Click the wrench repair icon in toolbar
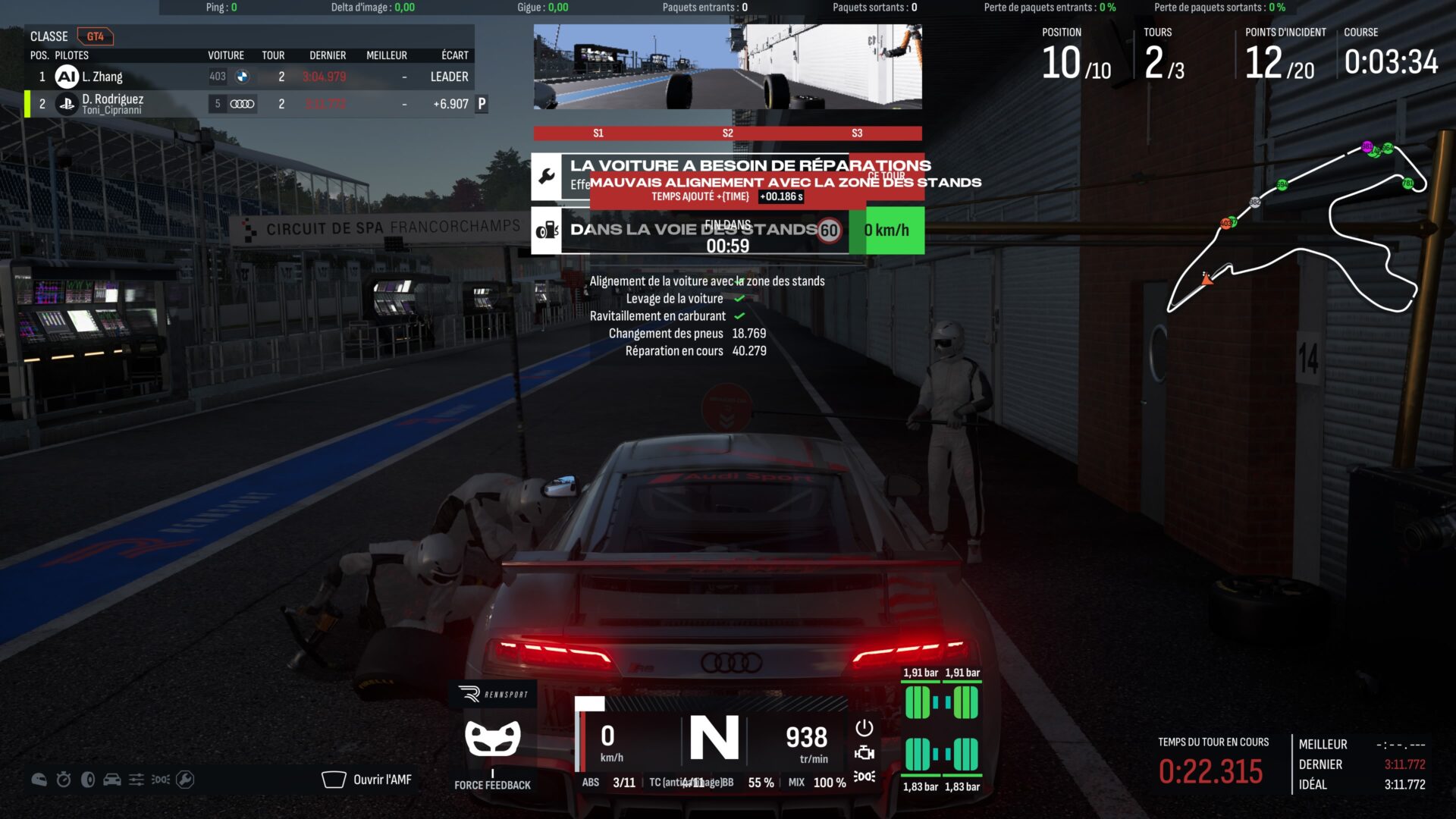Screen dimensions: 1456x819 (185, 780)
